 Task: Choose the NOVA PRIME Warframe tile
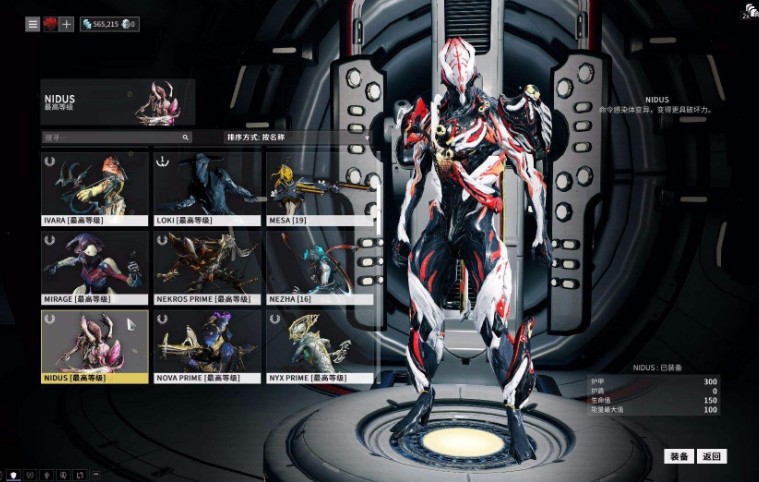click(207, 345)
